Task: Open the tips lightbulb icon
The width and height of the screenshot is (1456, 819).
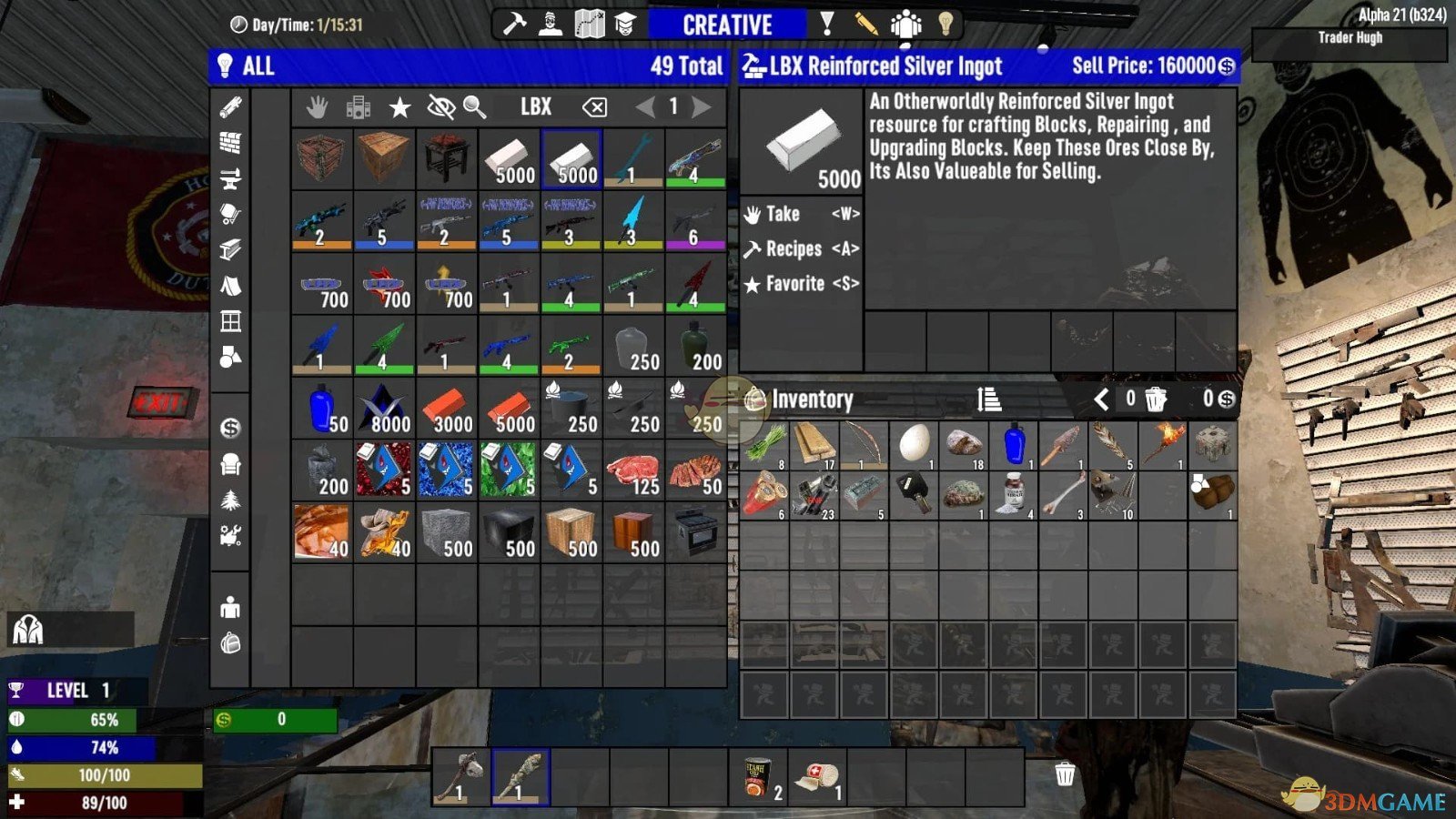Action: pos(944,25)
